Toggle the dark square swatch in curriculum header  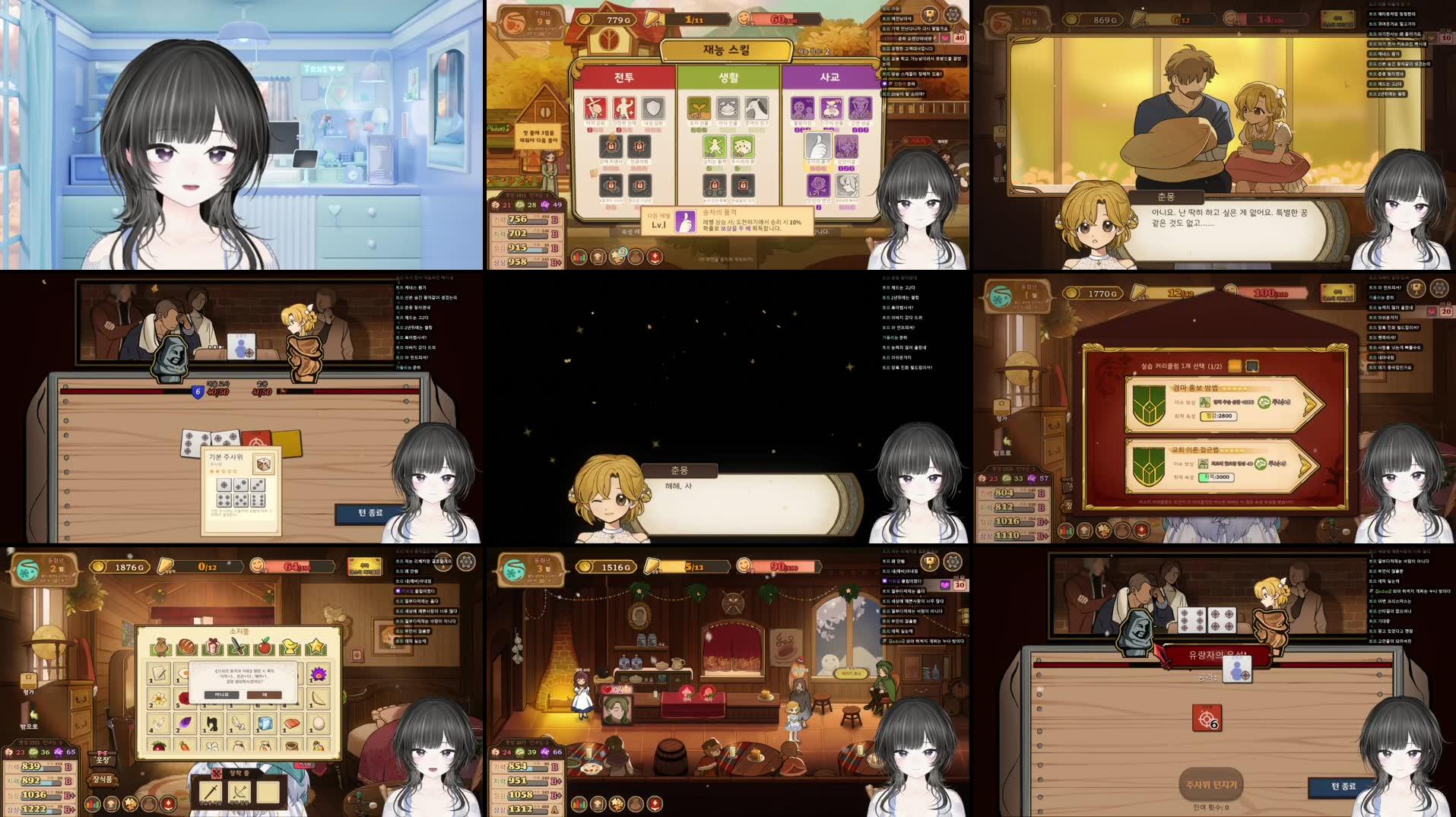click(1253, 366)
